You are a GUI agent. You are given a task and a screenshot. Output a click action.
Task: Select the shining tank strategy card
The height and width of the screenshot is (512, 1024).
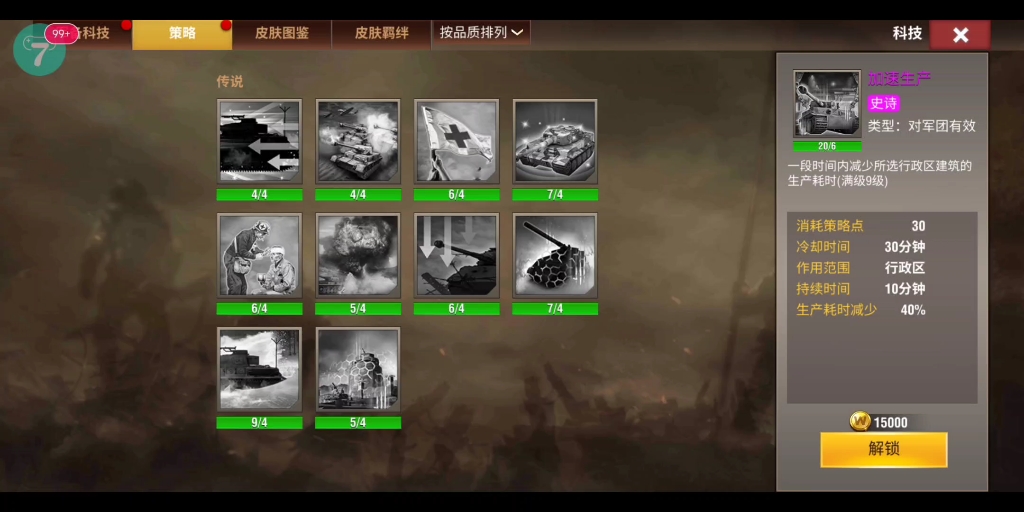tap(555, 140)
